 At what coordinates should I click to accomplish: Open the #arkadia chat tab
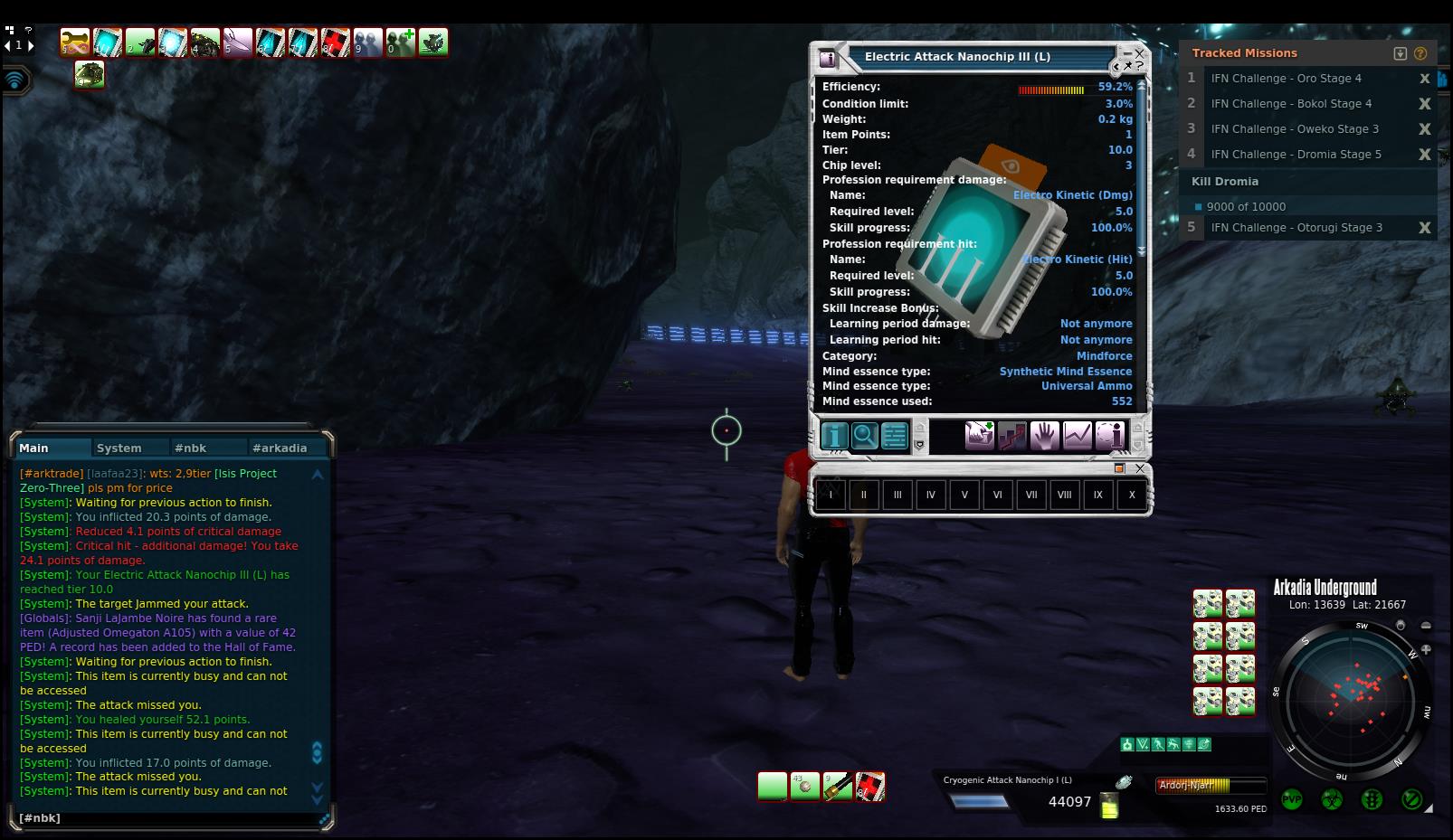(x=280, y=448)
